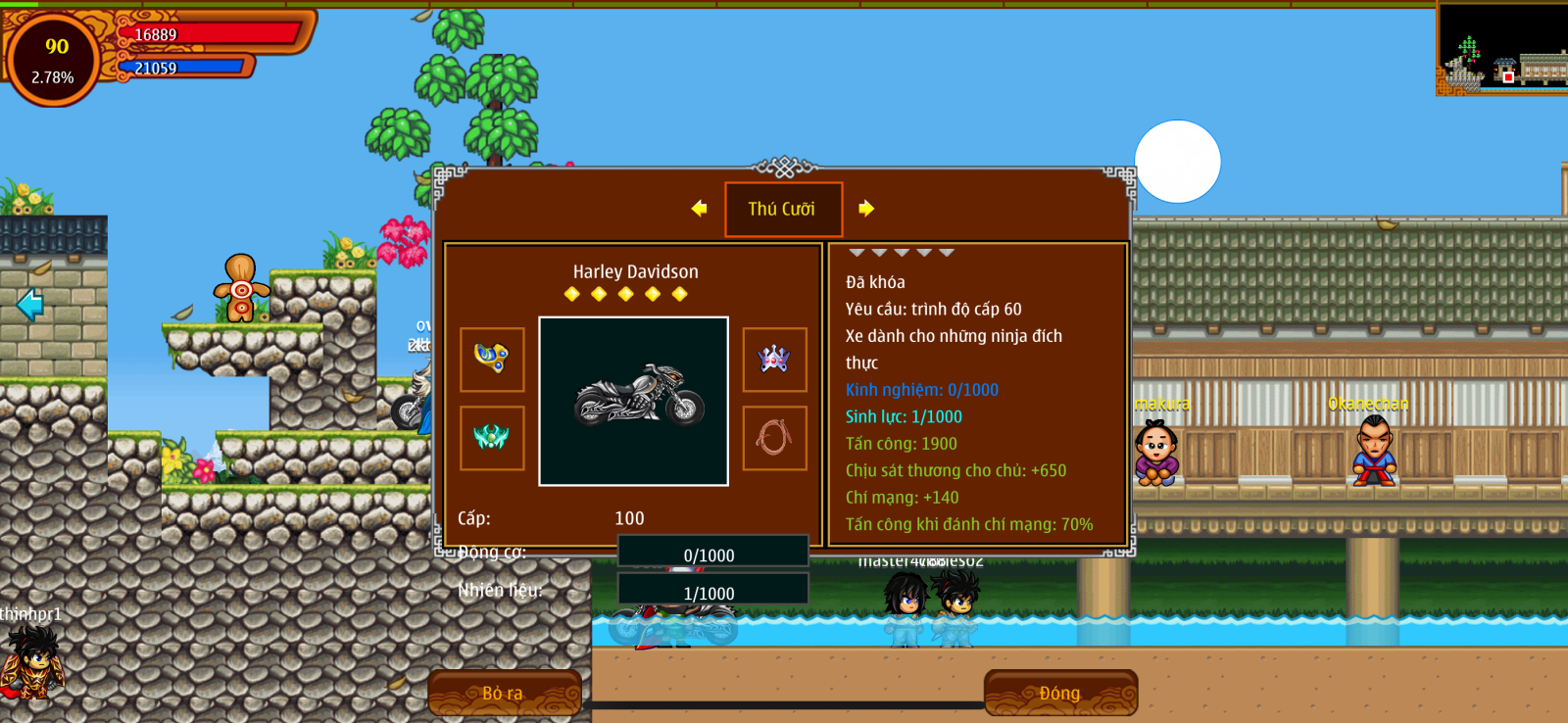Go to previous tab with left yellow arrow

pyautogui.click(x=699, y=208)
